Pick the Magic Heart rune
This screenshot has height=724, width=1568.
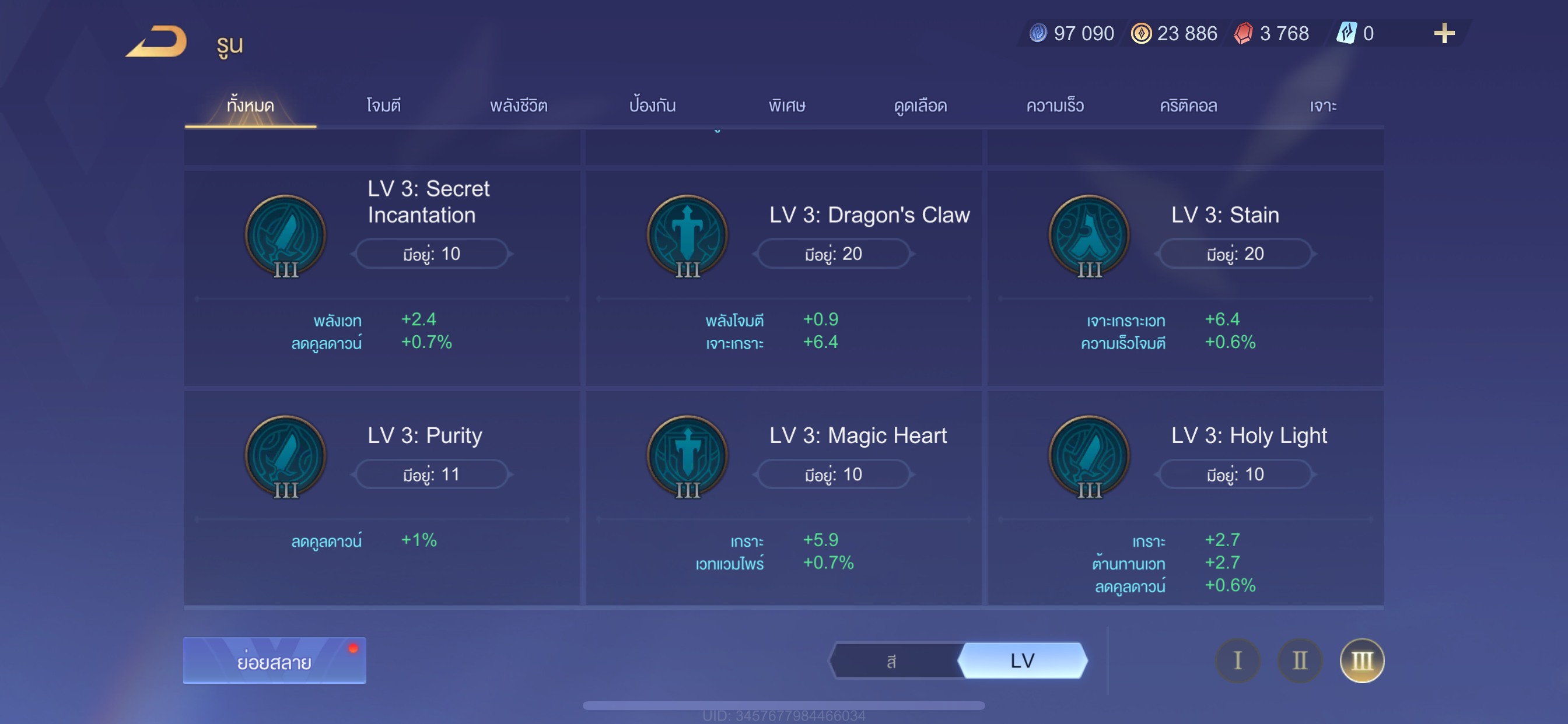[x=783, y=498]
